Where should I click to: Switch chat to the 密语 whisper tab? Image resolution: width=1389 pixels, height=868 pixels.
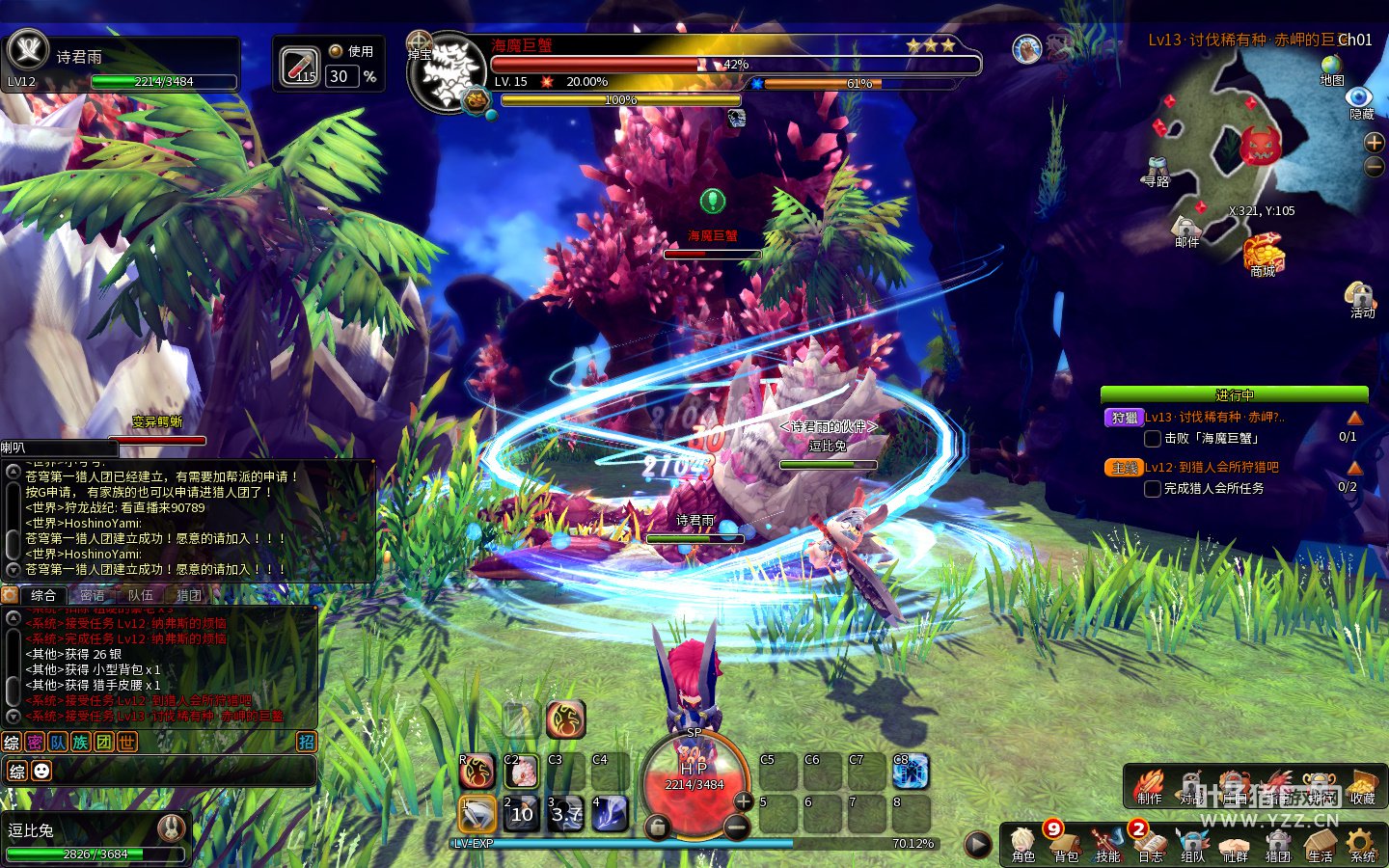[93, 595]
